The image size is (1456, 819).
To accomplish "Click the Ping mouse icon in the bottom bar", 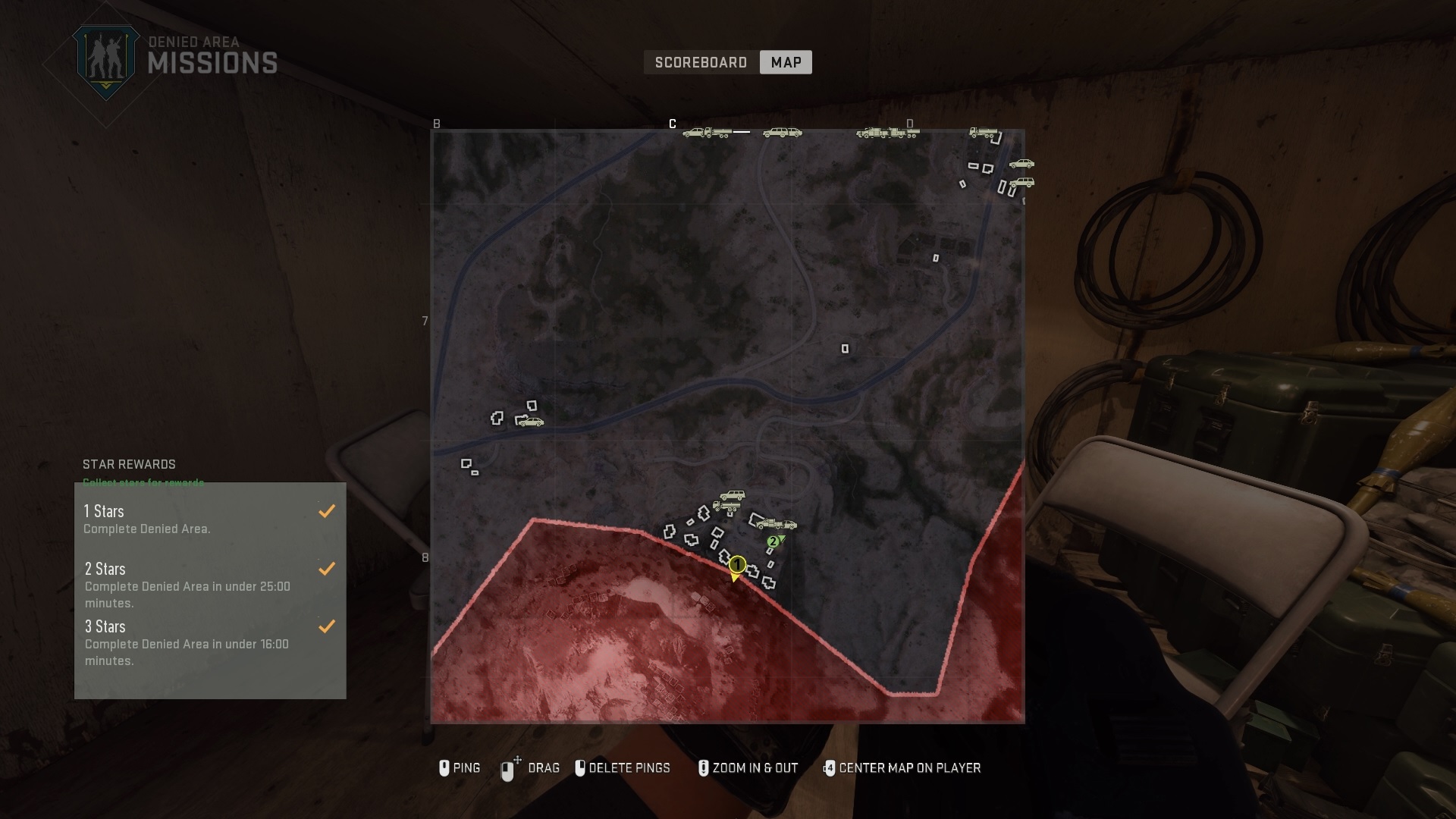I will coord(445,768).
